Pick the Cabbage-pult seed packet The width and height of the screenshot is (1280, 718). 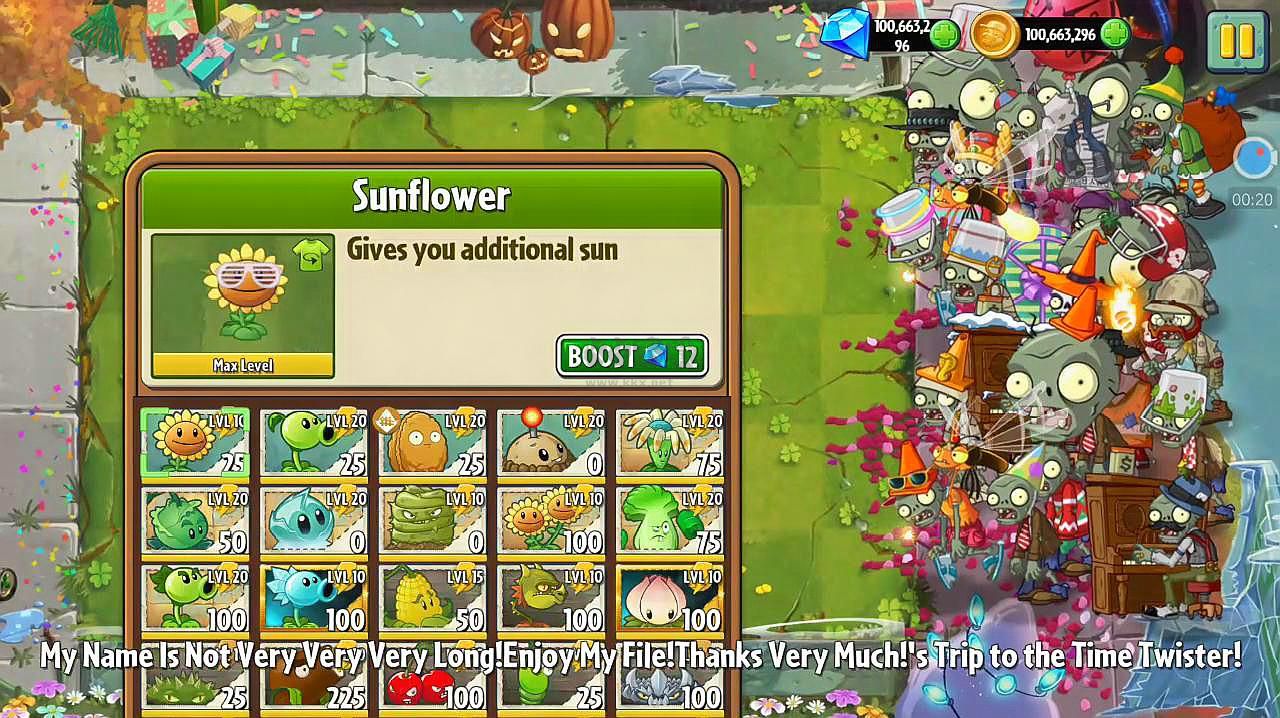pos(195,520)
